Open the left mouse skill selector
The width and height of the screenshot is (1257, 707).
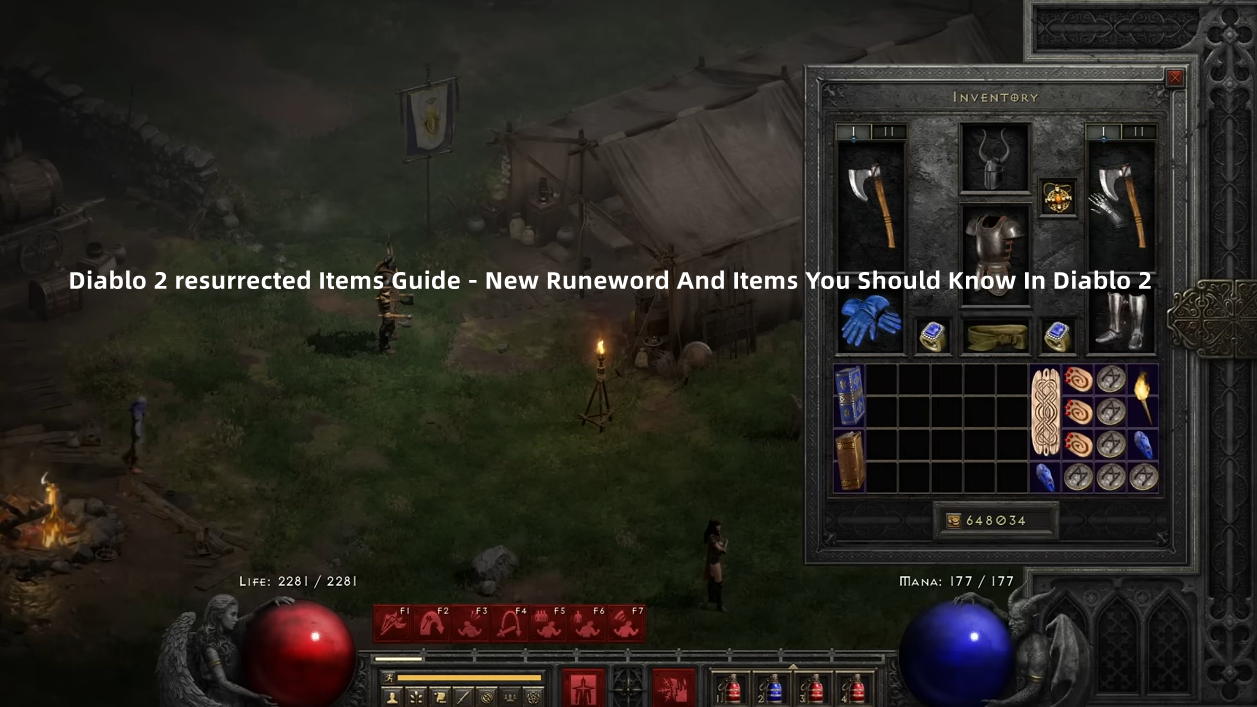tap(584, 687)
